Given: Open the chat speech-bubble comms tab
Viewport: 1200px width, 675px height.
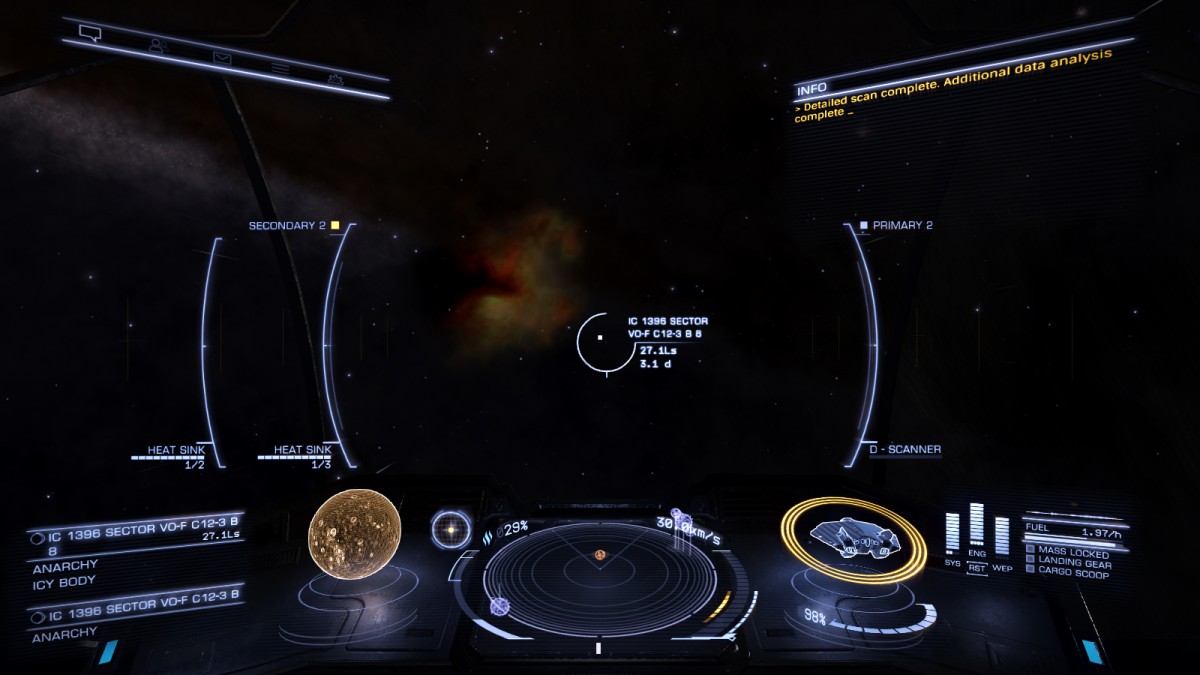Looking at the screenshot, I should (x=91, y=34).
